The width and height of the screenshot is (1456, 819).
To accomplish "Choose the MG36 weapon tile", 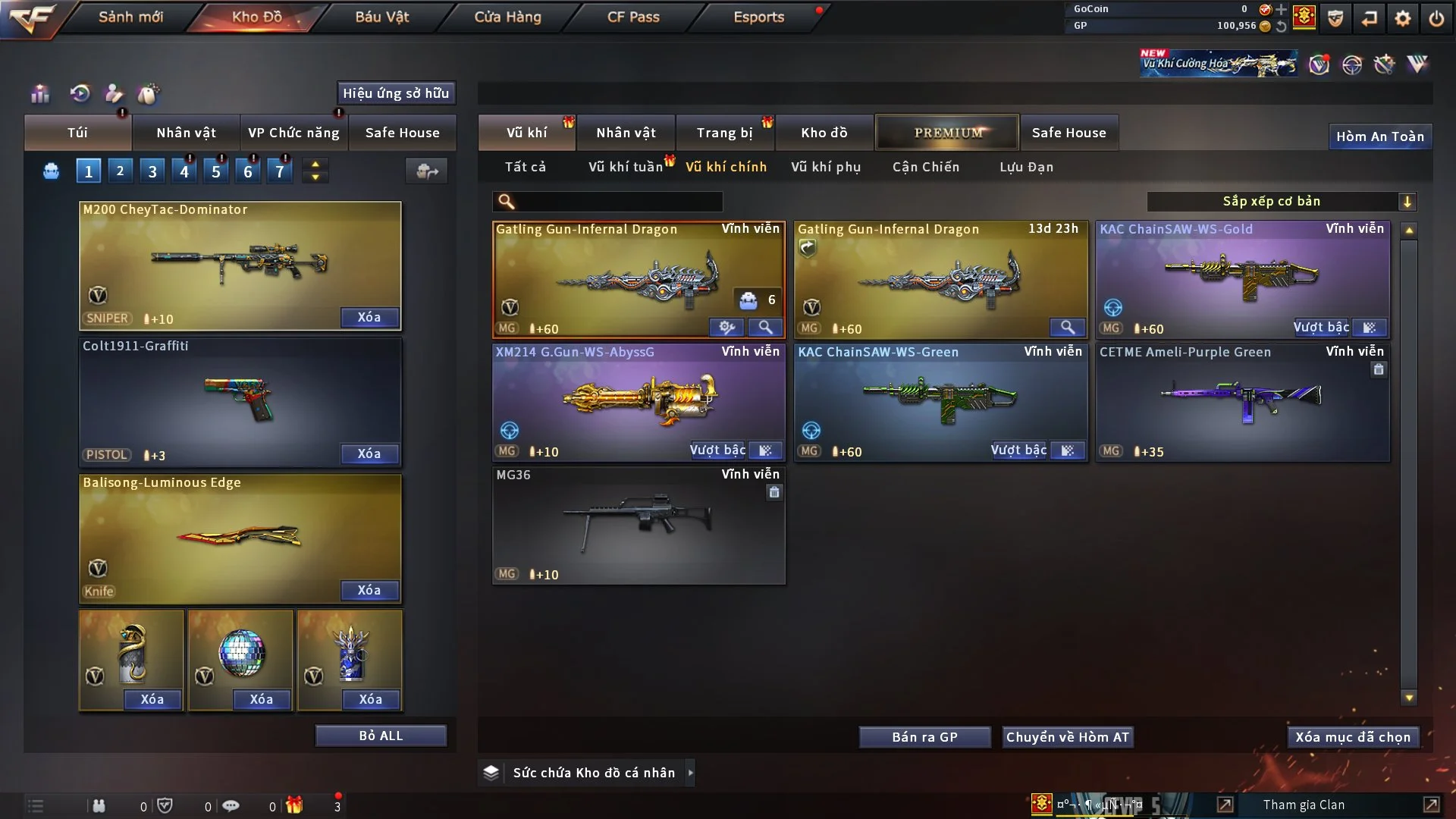I will click(639, 525).
